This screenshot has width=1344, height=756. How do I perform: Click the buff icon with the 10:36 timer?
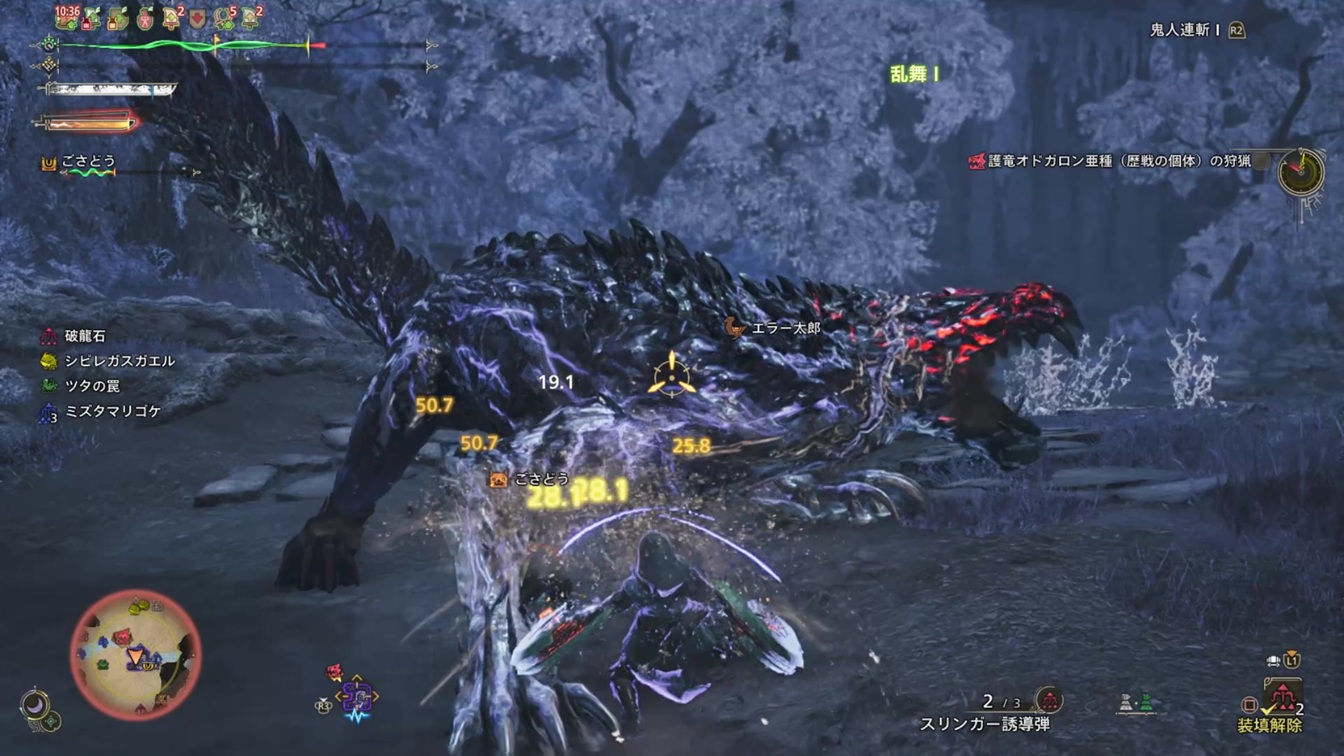(67, 16)
